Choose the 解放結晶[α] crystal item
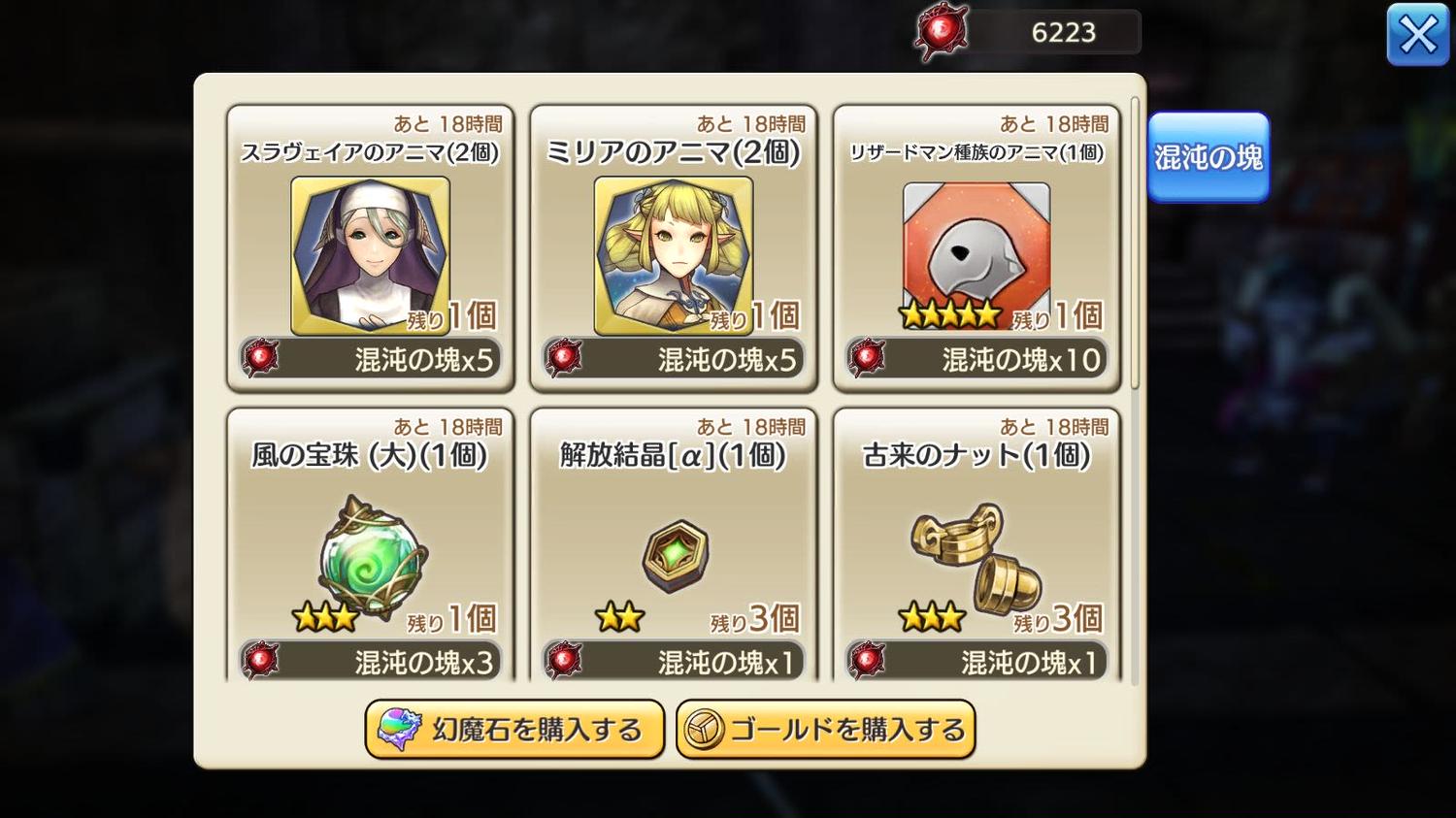Viewport: 1456px width, 818px height. coord(675,557)
